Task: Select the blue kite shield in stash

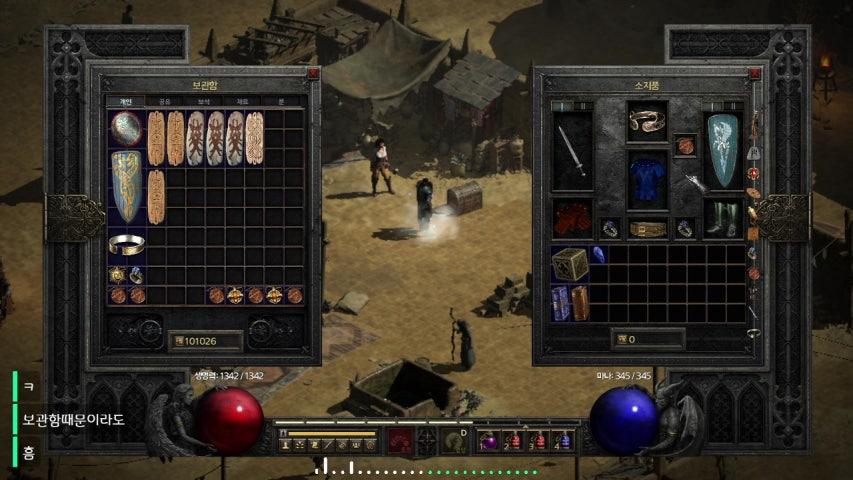Action: (x=126, y=187)
